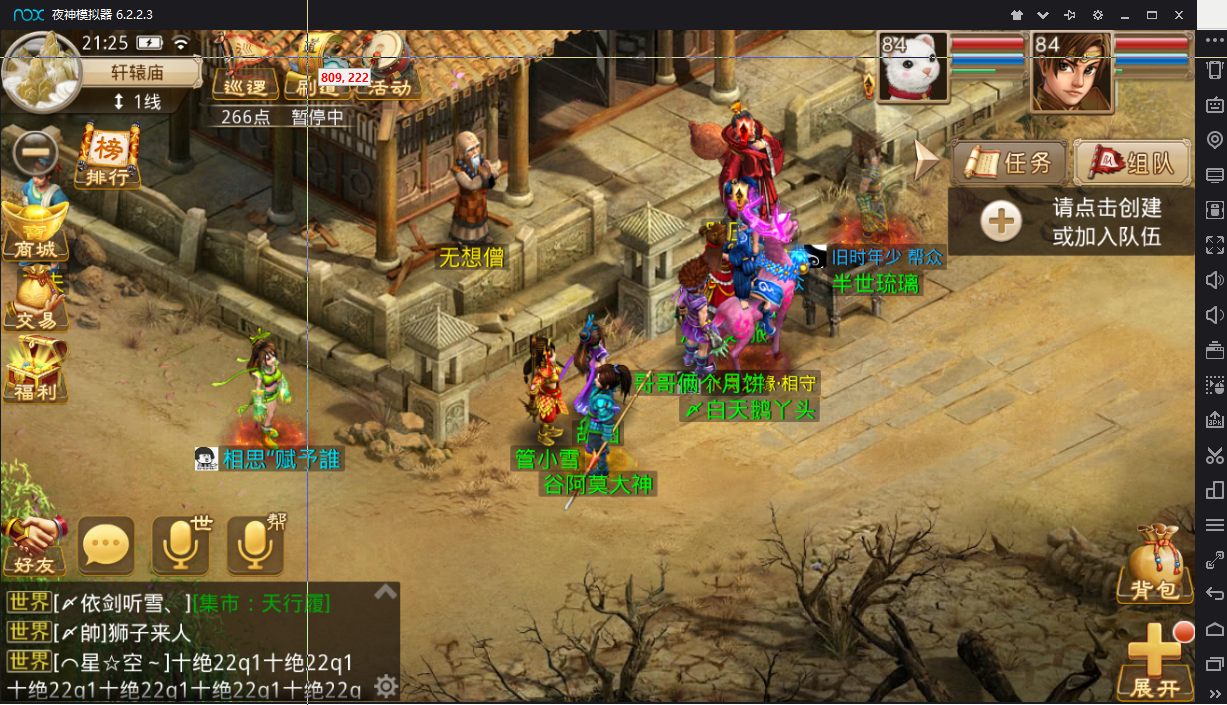This screenshot has width=1227, height=705.
Task: Open the chat settings gear
Action: (x=385, y=686)
